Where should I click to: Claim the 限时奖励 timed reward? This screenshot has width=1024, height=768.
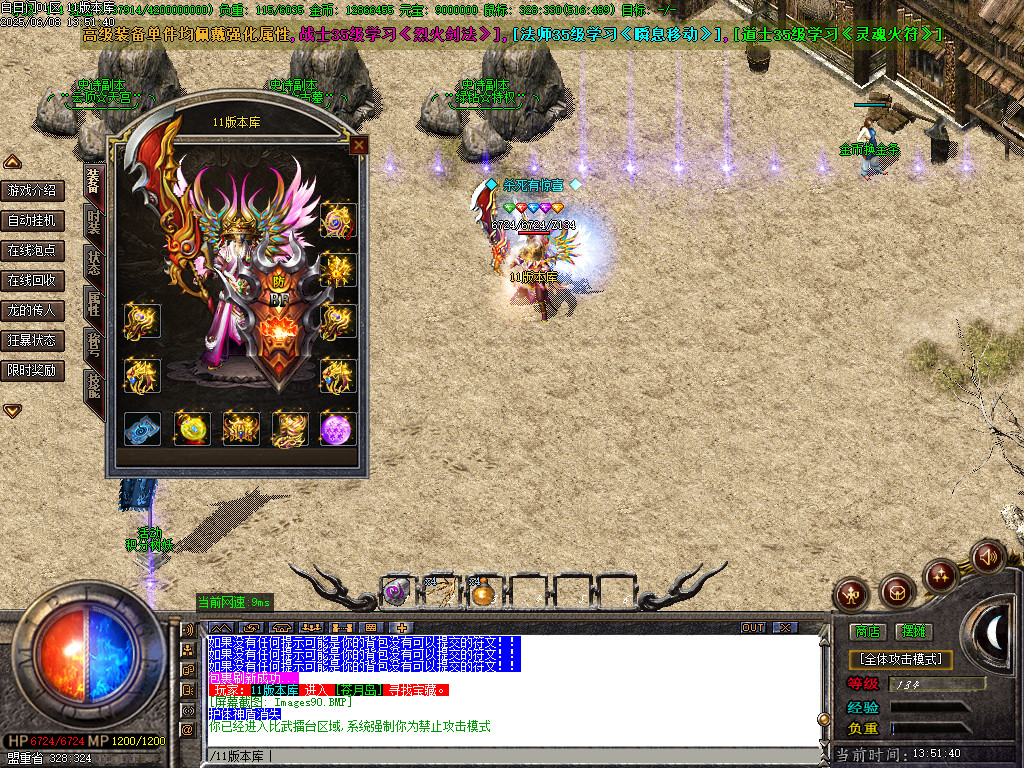(32, 370)
